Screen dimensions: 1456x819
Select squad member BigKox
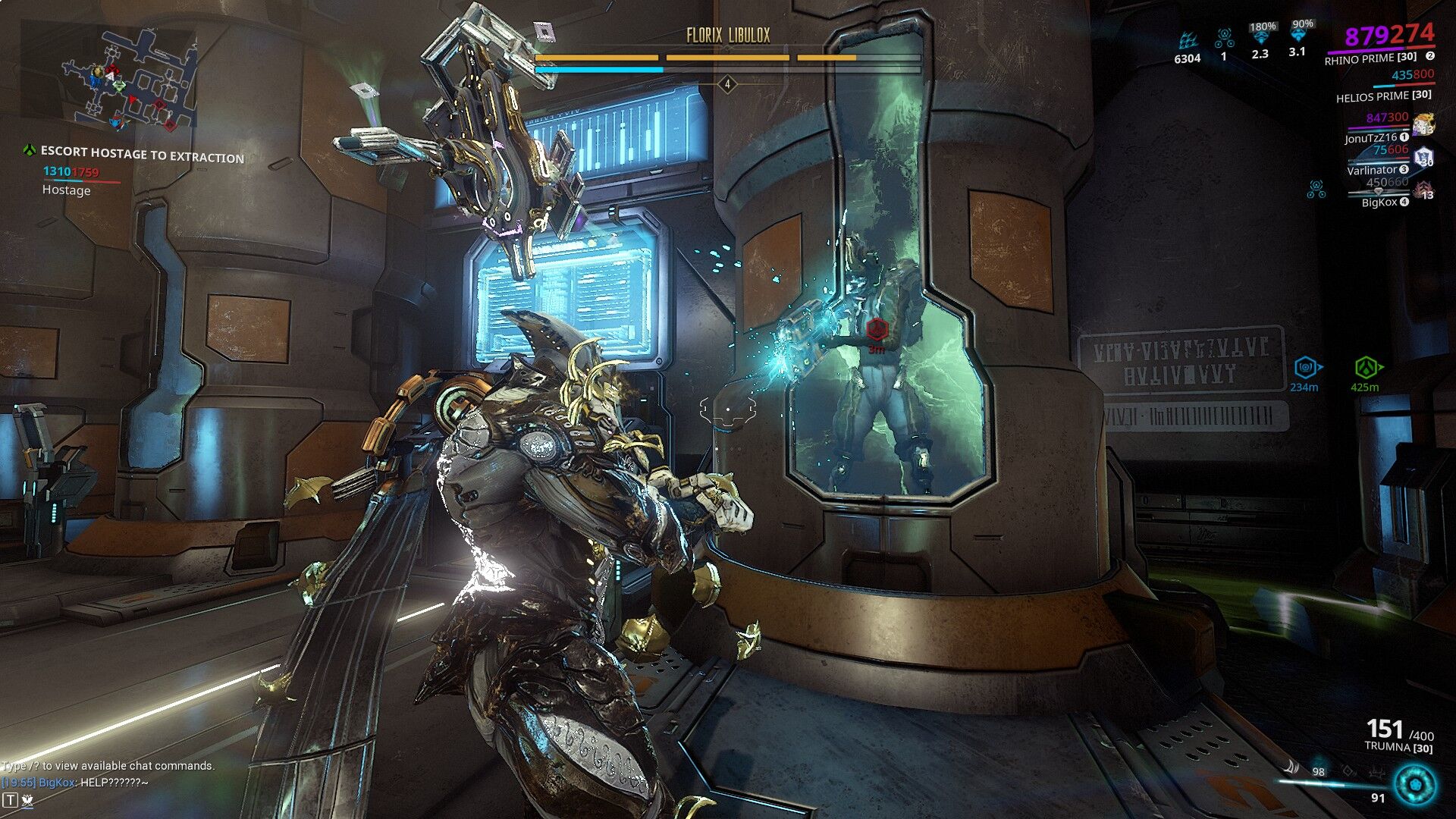coord(1379,202)
